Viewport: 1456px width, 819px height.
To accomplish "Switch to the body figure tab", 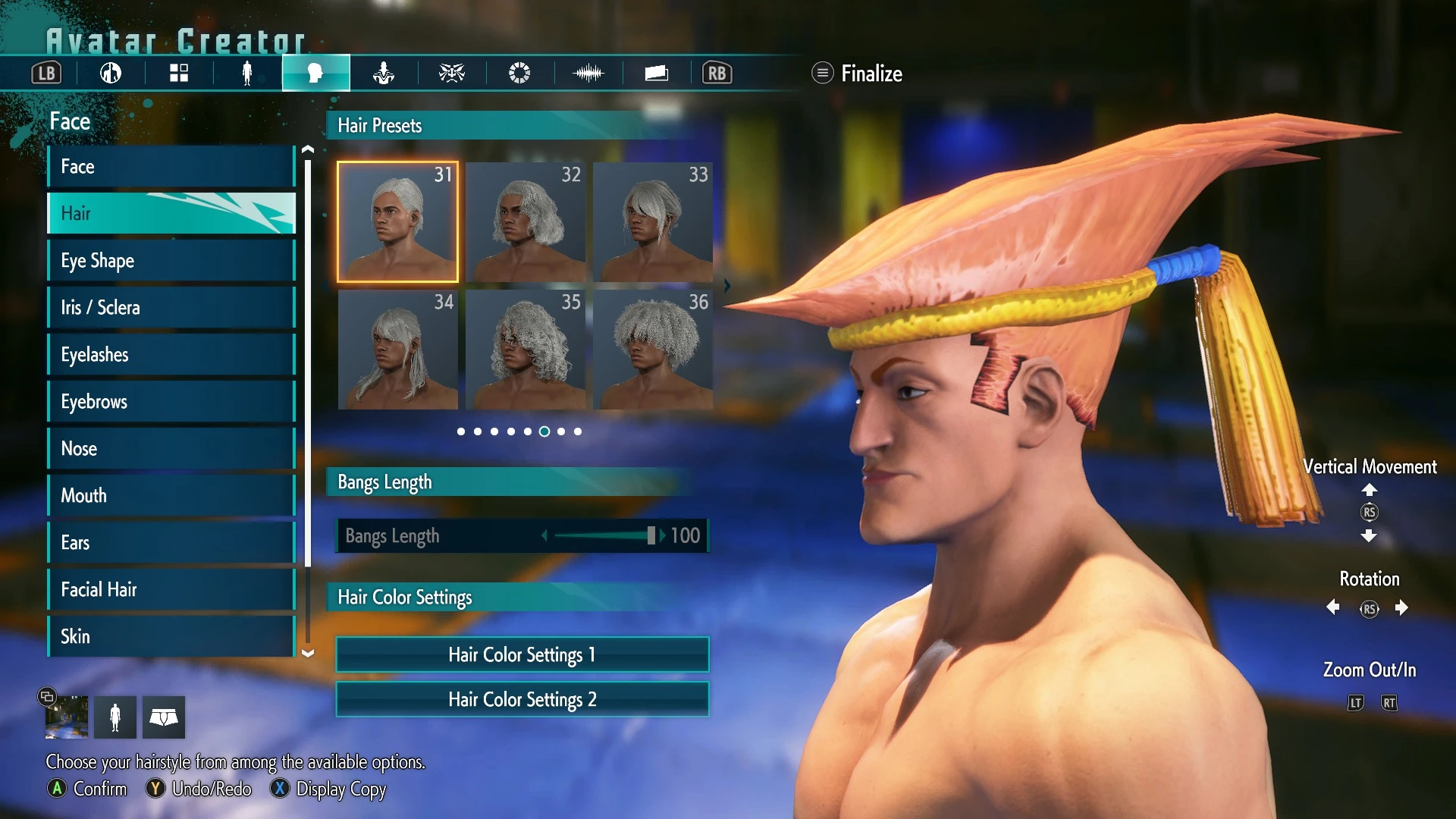I will (x=246, y=74).
